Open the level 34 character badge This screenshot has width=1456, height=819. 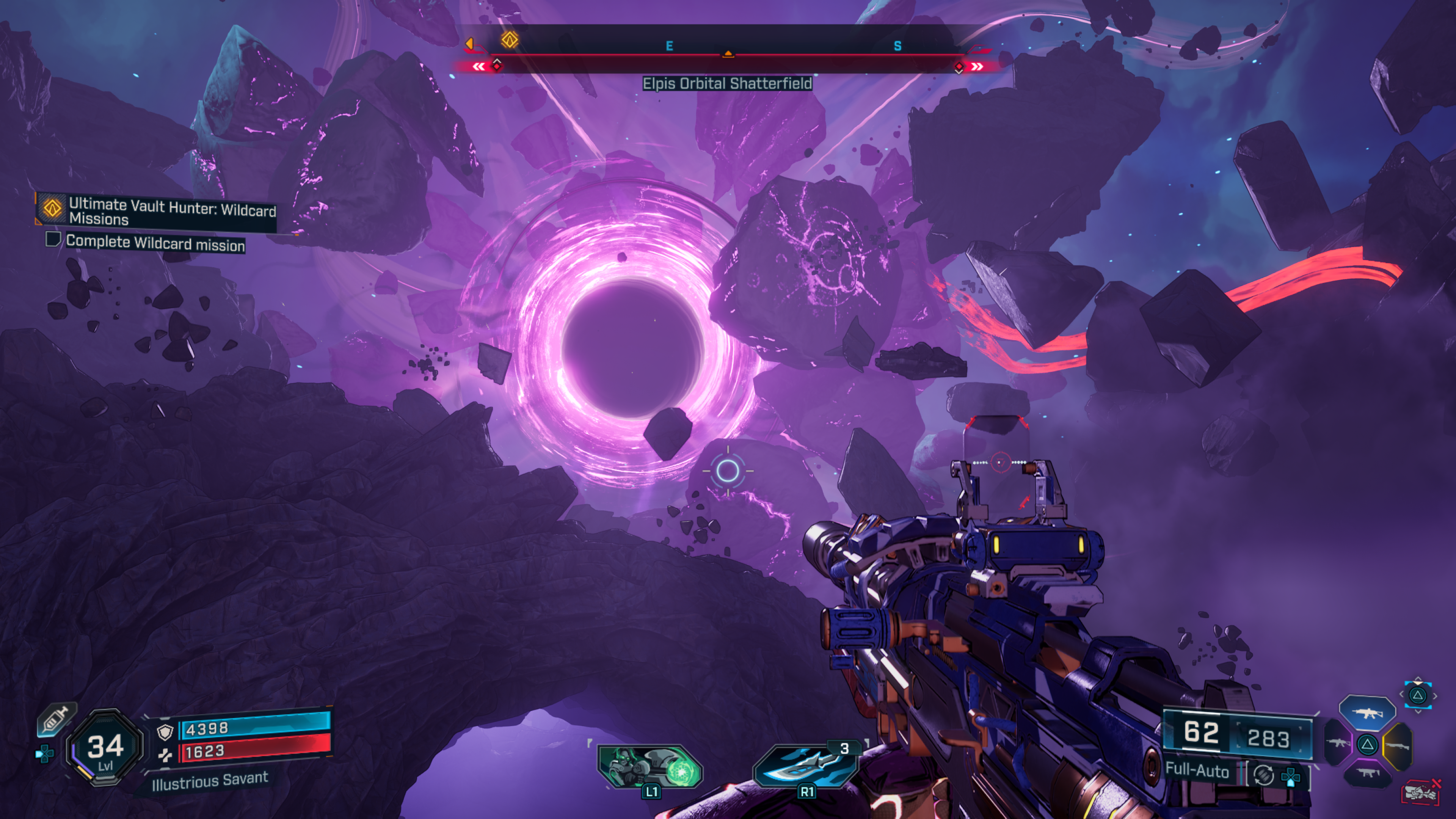(x=105, y=747)
